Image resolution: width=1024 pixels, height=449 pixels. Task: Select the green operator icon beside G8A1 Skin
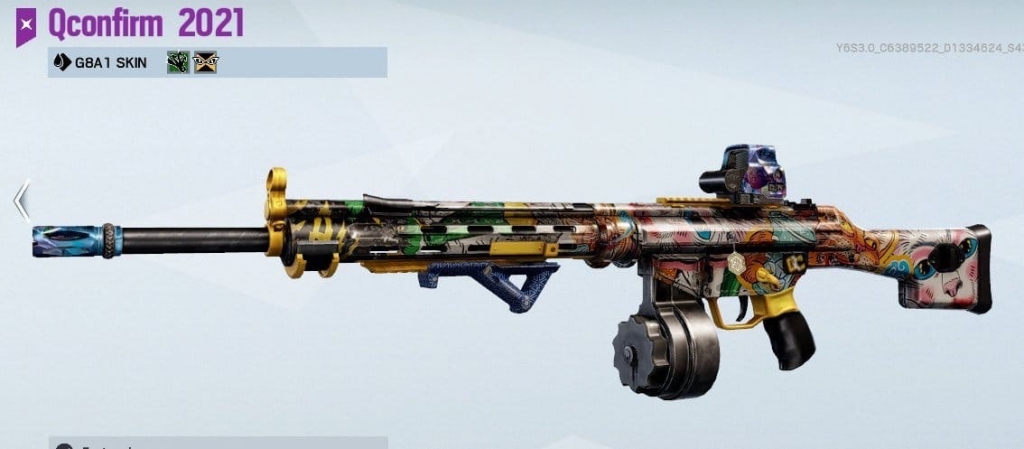(x=179, y=62)
